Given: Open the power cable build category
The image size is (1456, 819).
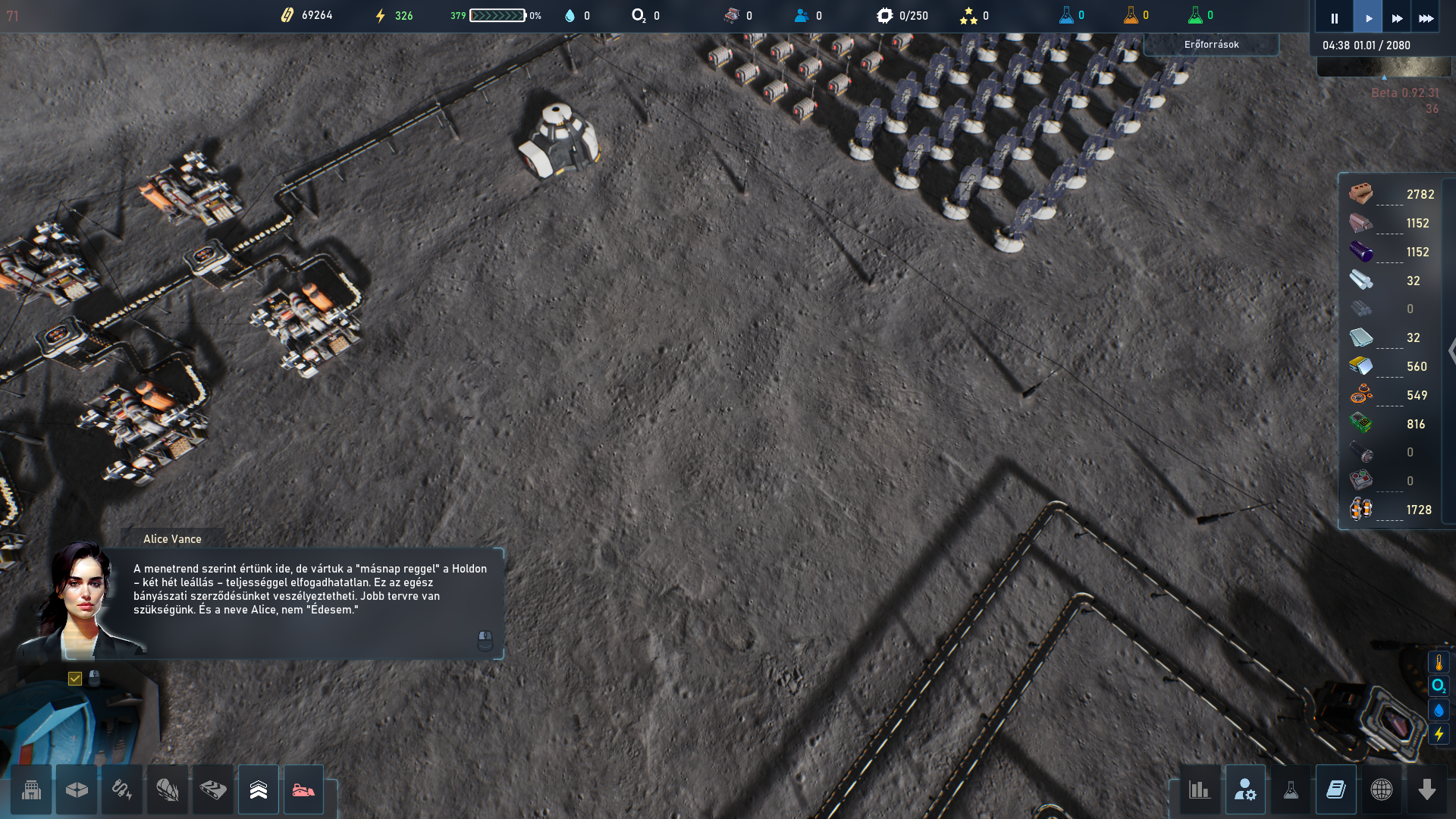Looking at the screenshot, I should (122, 790).
